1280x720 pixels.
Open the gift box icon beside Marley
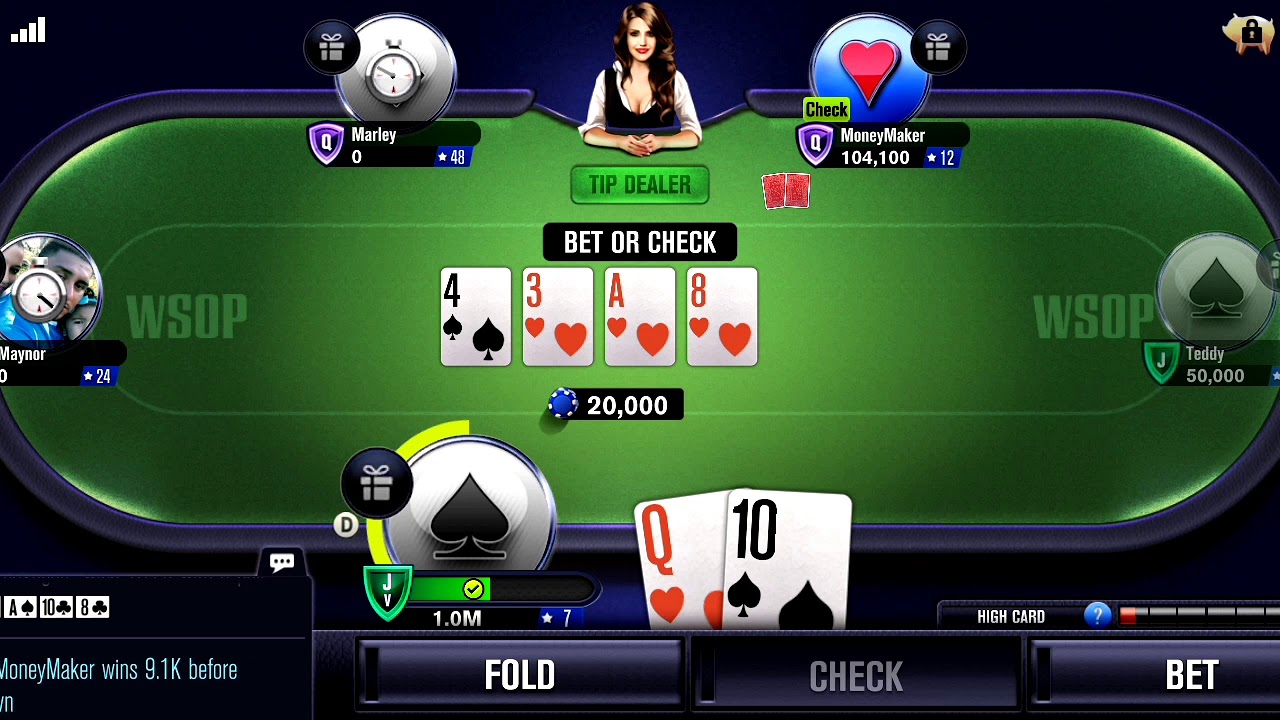tap(331, 46)
